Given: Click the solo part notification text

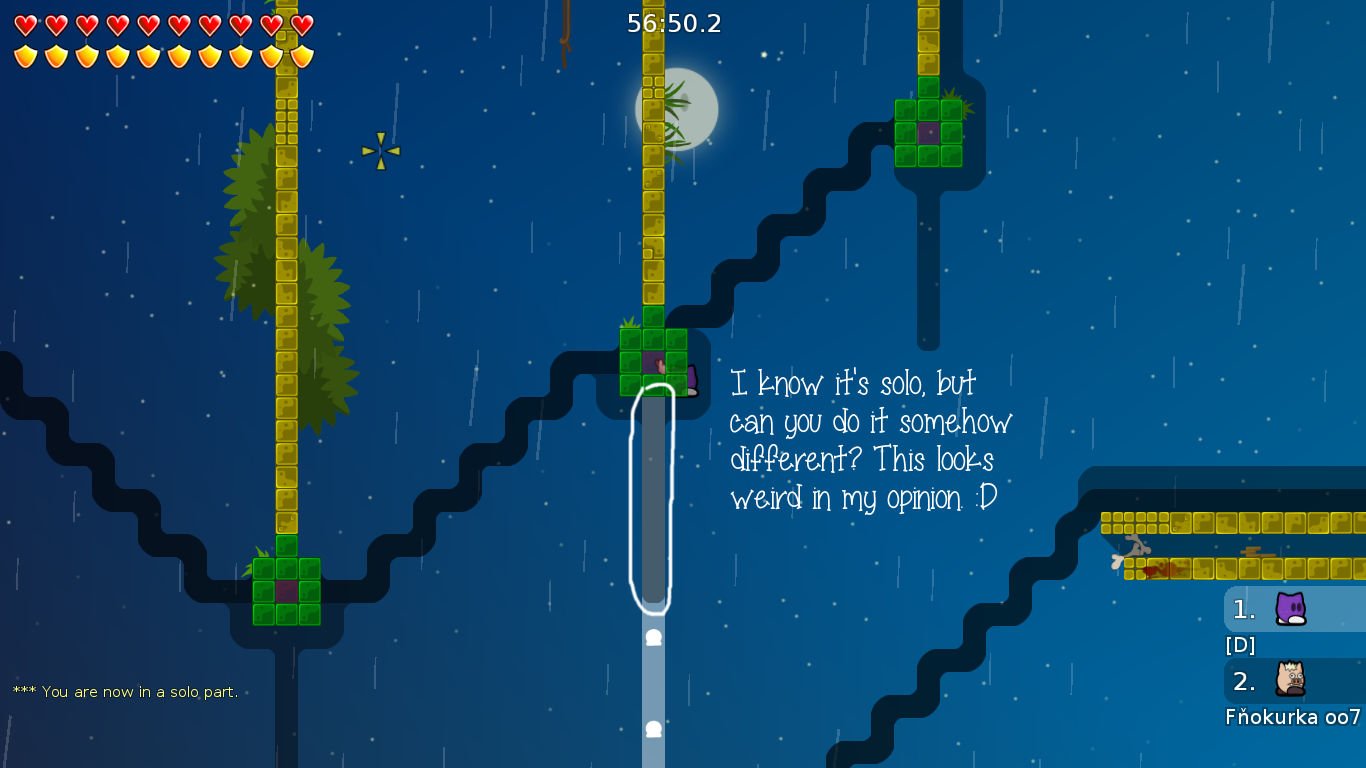Looking at the screenshot, I should (x=124, y=691).
